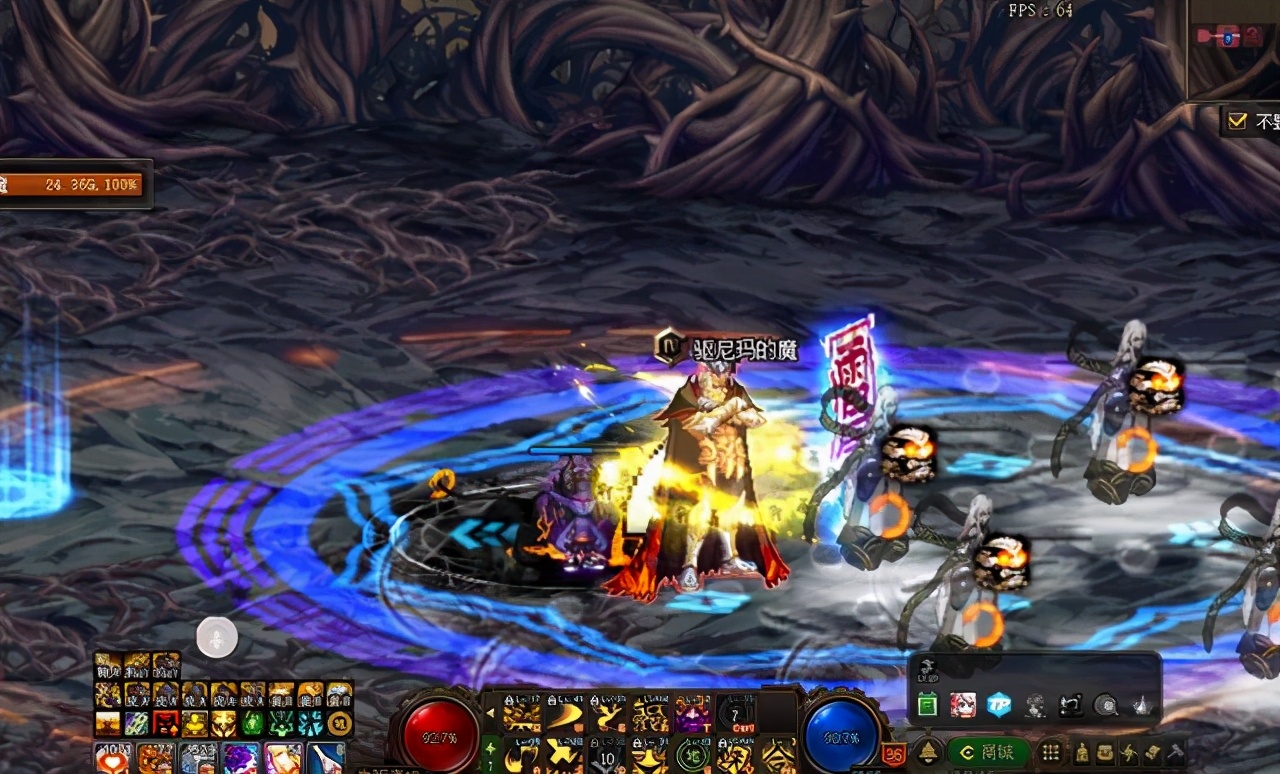This screenshot has width=1280, height=774.
Task: Click the dungeon minimap
Action: pyautogui.click(x=1233, y=48)
